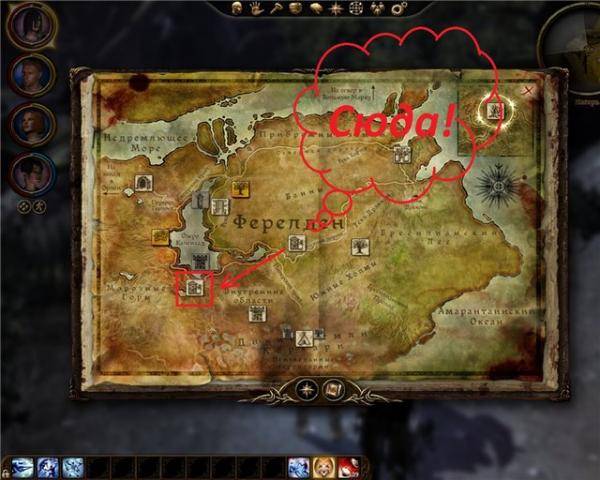The image size is (600, 480).
Task: Select the second party member portrait
Action: (31, 74)
